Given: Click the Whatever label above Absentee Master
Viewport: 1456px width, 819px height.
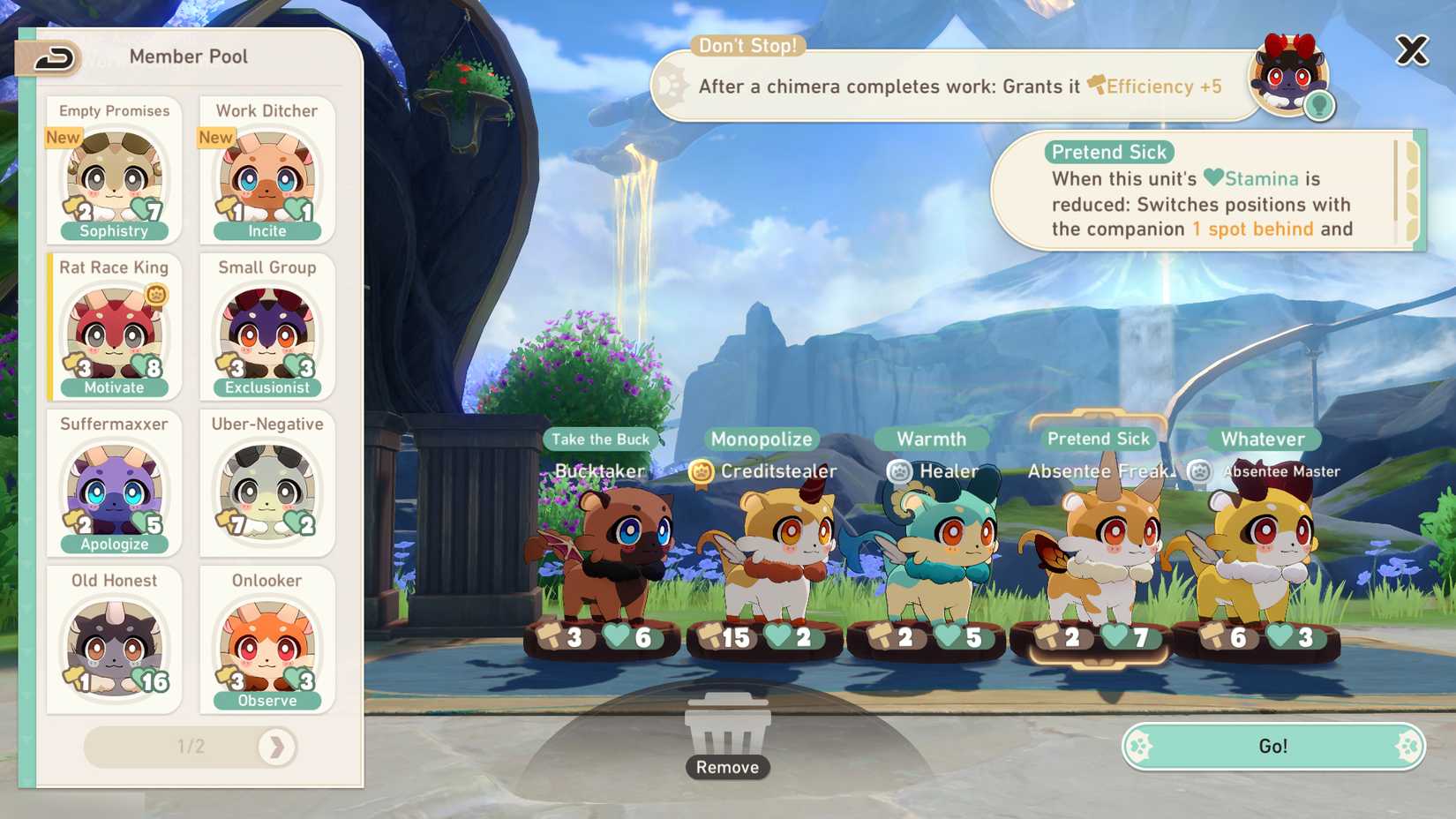Looking at the screenshot, I should 1264,439.
